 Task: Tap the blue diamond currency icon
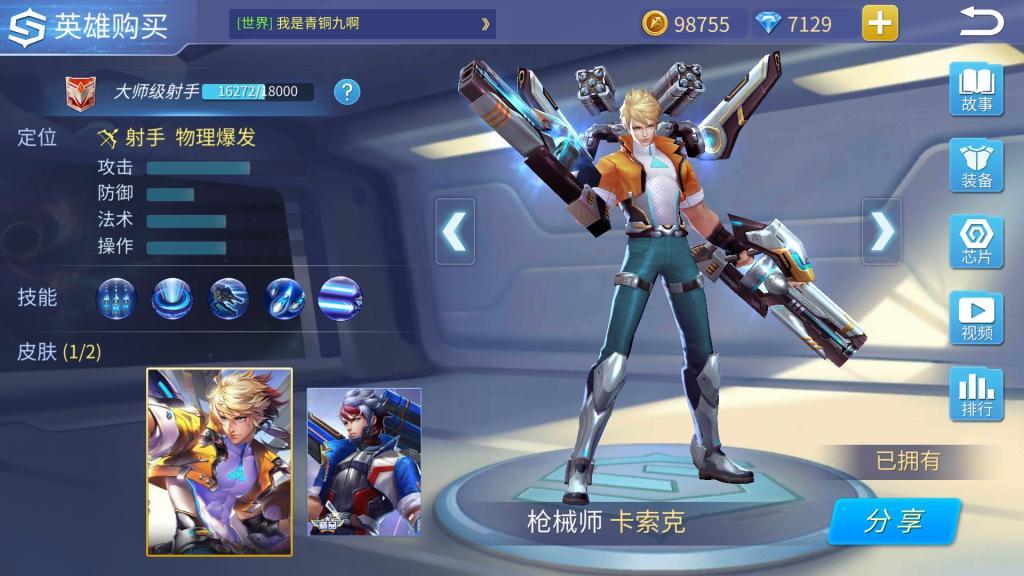click(768, 24)
